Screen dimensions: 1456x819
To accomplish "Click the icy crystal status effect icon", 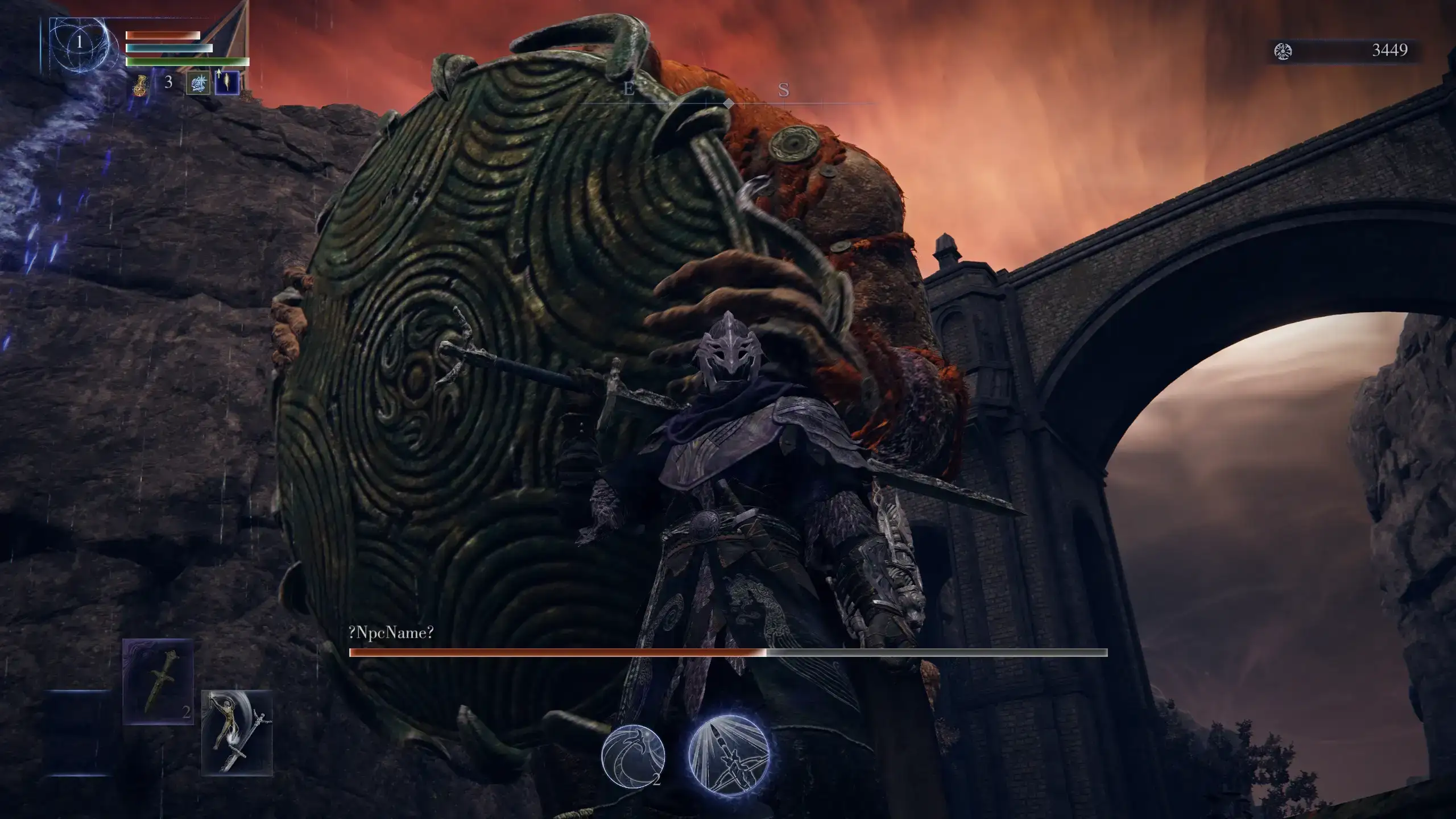I will (198, 83).
